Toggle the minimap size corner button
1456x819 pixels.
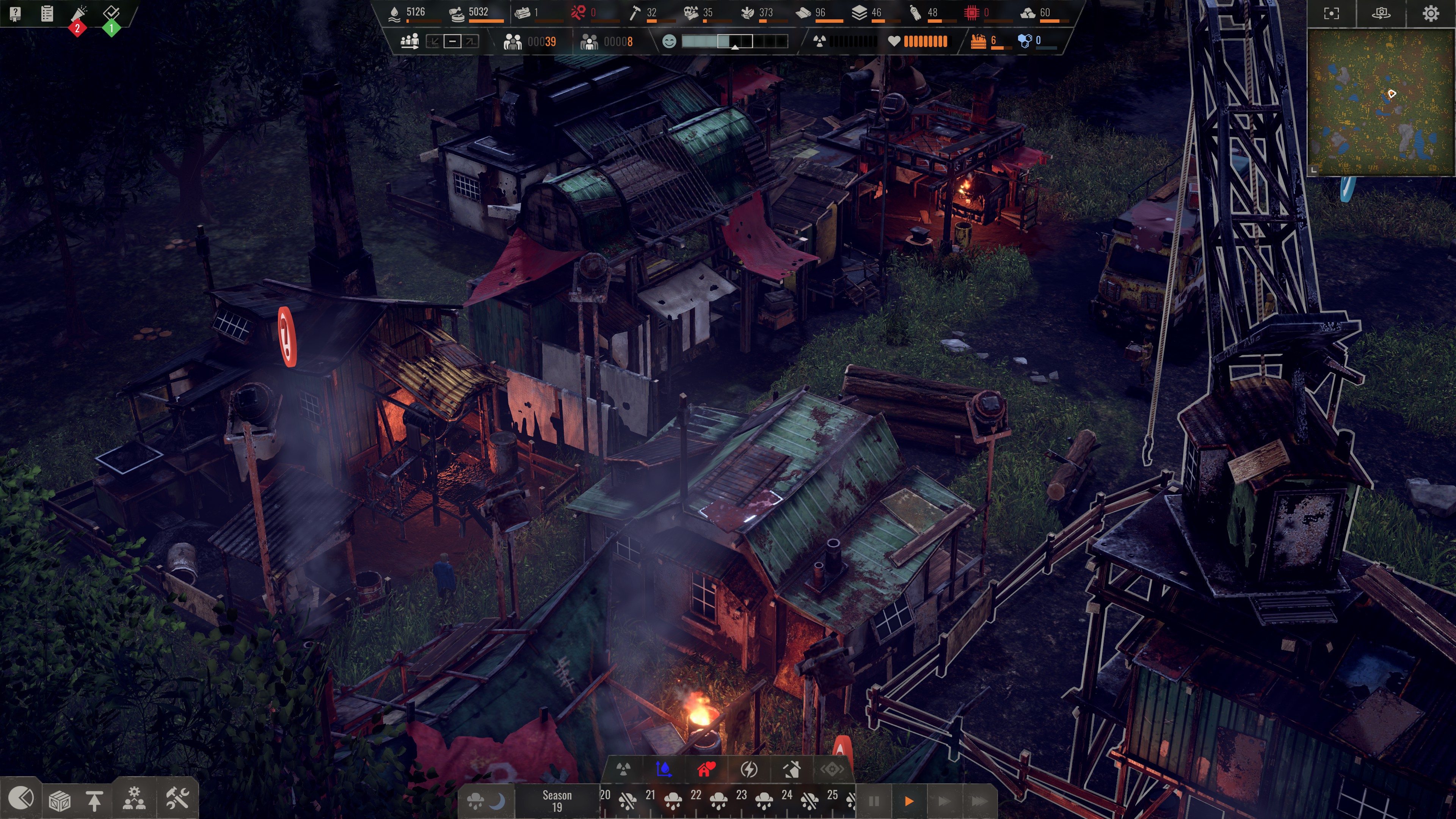[1313, 169]
